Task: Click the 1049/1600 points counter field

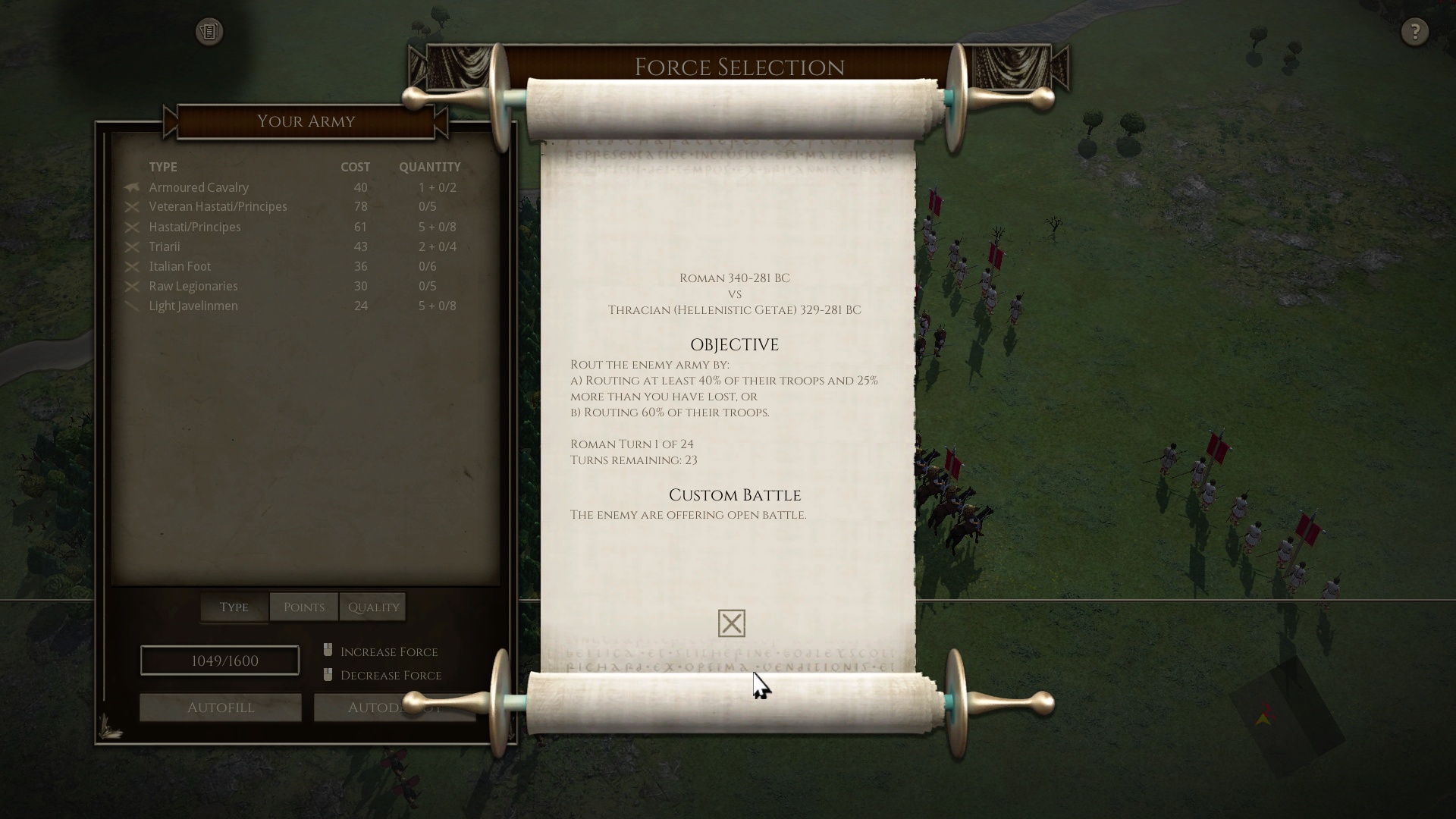Action: [219, 660]
